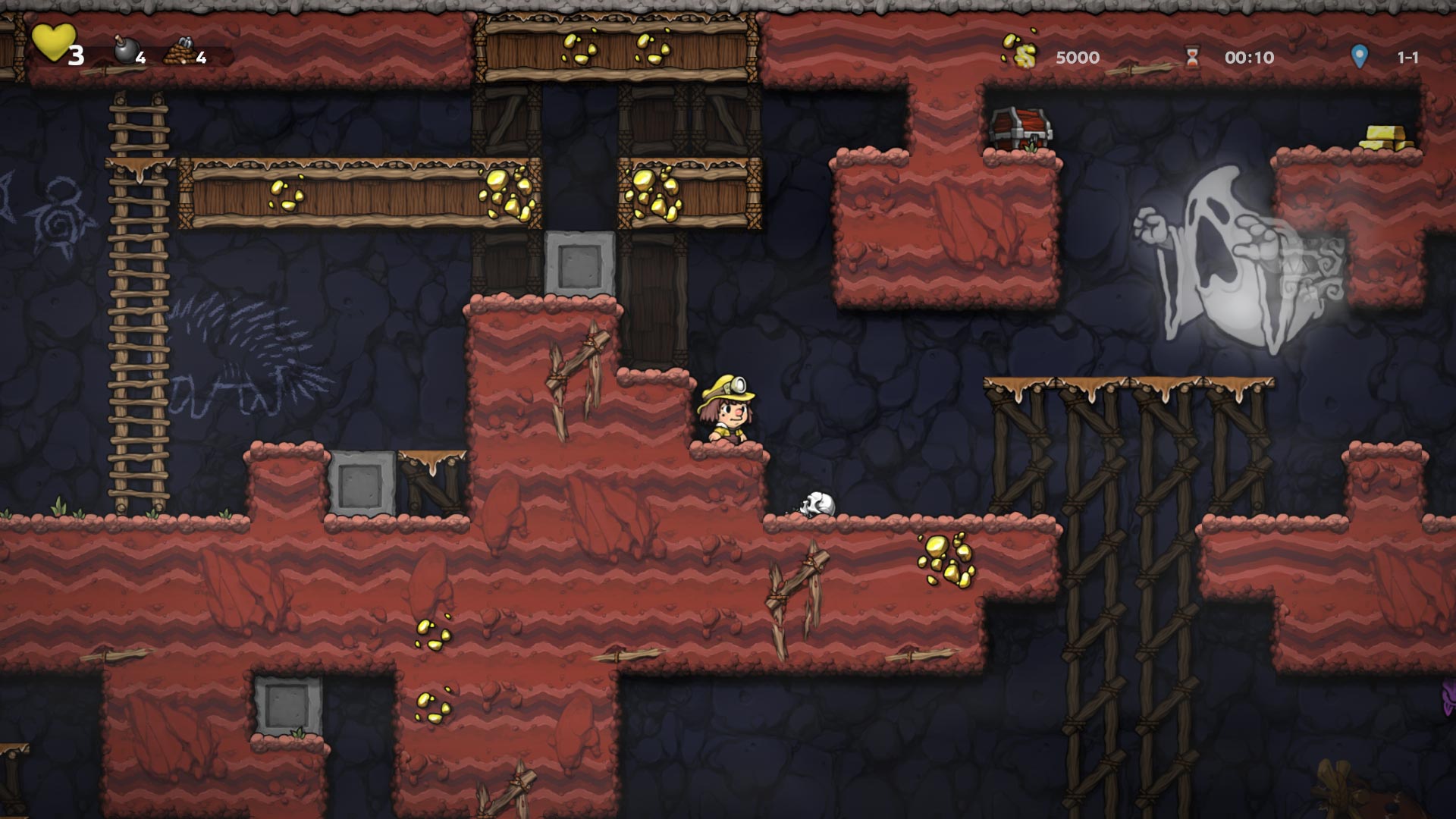Select the rope pile icon
This screenshot has width=1456, height=819.
point(180,51)
